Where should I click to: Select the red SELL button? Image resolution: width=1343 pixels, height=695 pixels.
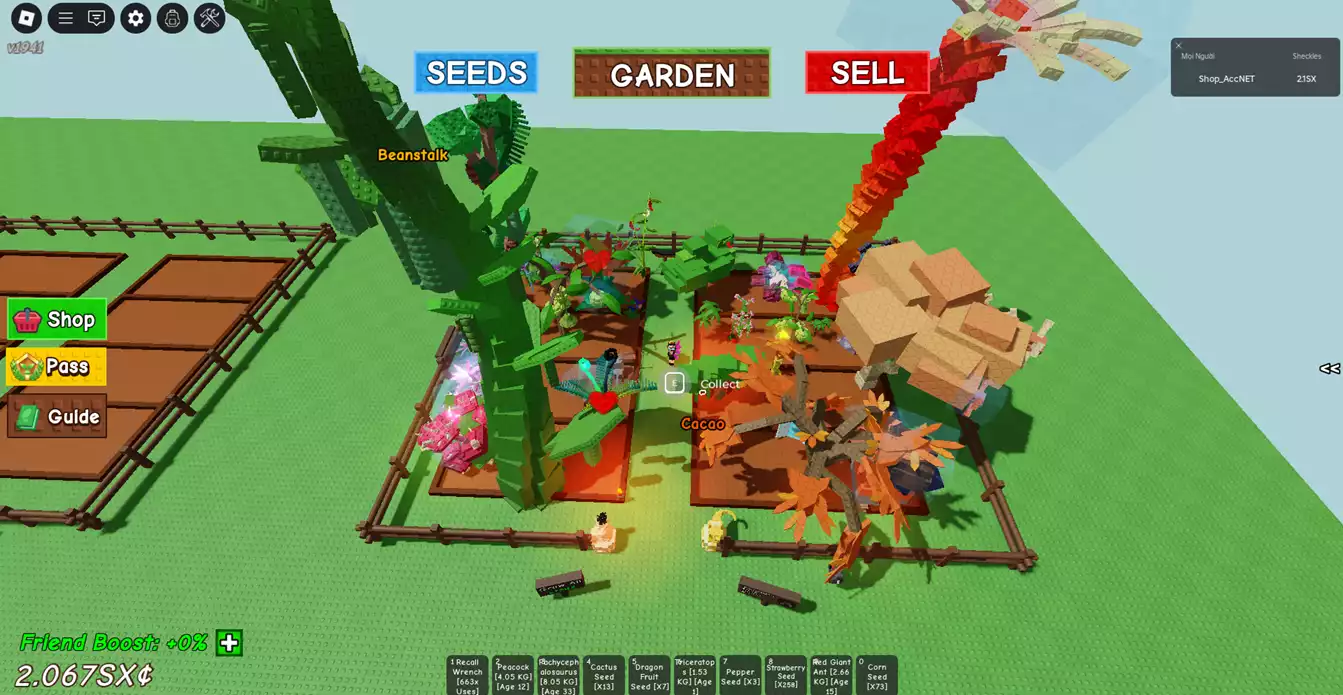click(x=867, y=73)
